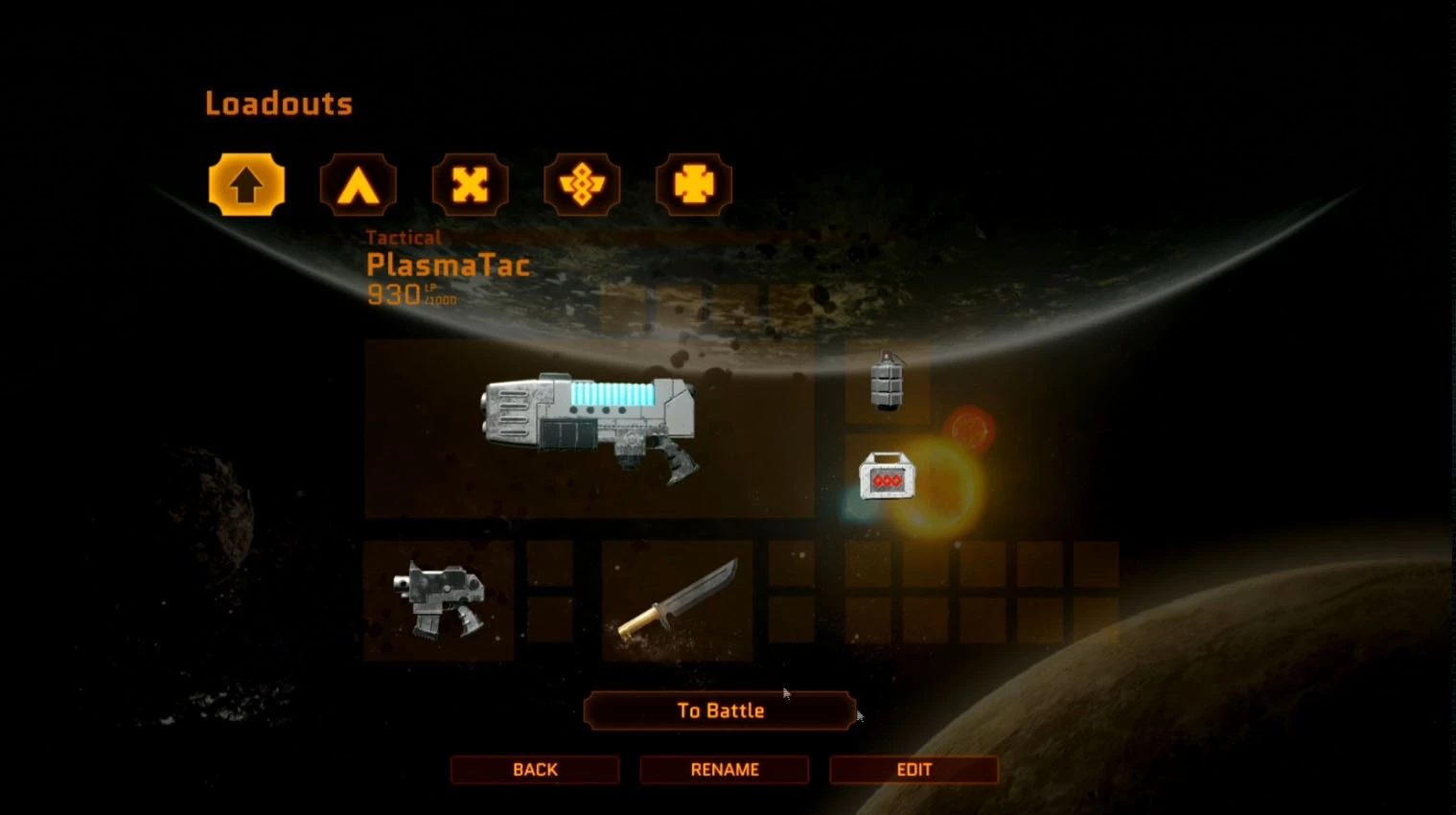This screenshot has width=1456, height=815.
Task: Select the plasma gun primary weapon slot
Action: tap(589, 428)
